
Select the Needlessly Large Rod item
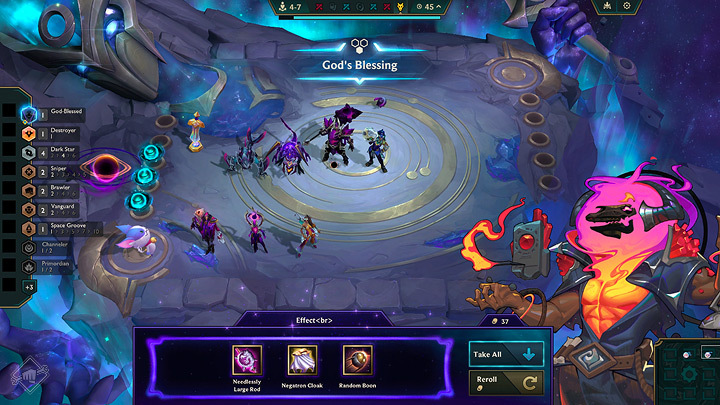[247, 360]
